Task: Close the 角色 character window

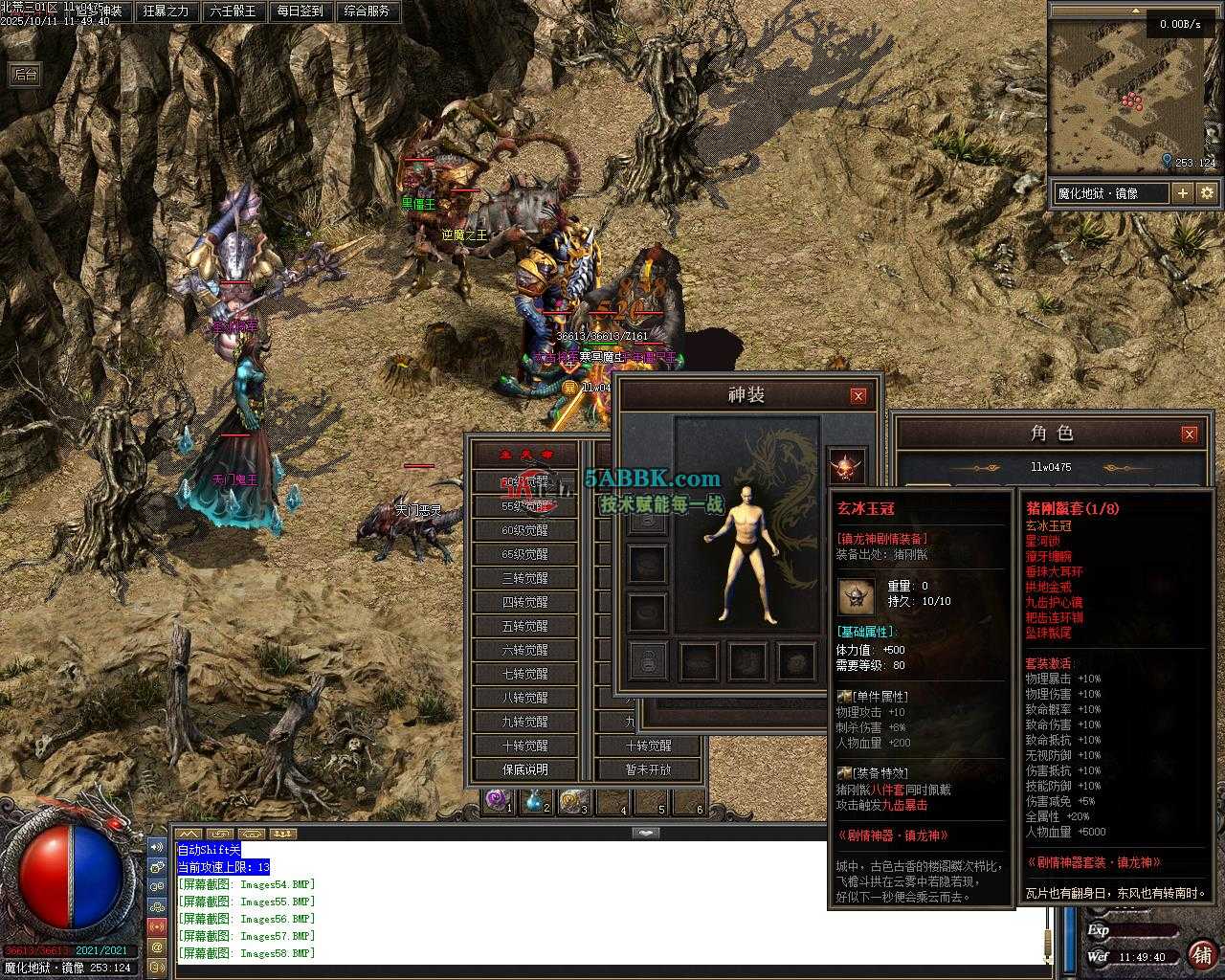Action: point(1189,434)
